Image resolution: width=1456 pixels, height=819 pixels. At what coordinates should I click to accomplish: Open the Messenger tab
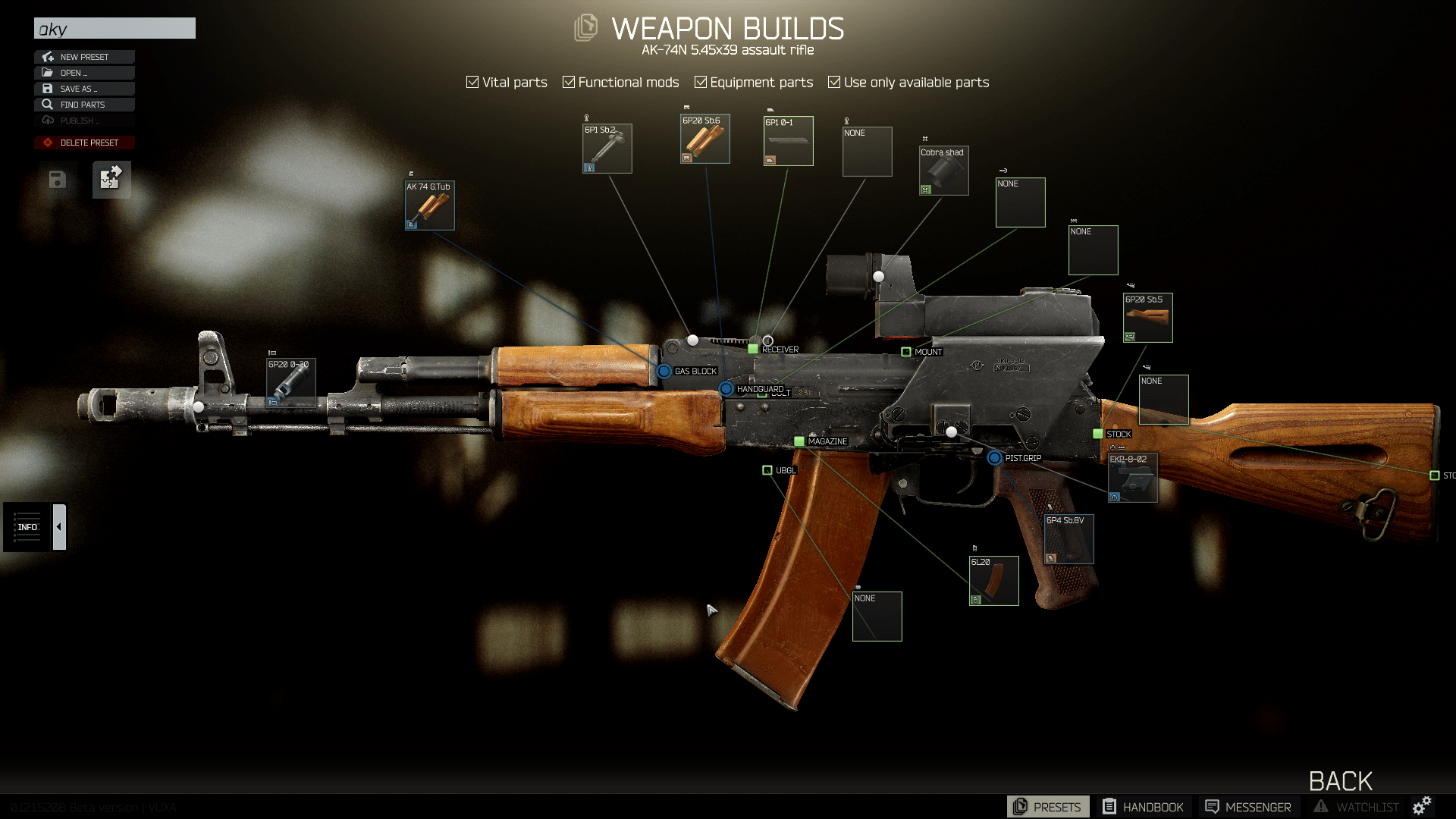[1247, 807]
